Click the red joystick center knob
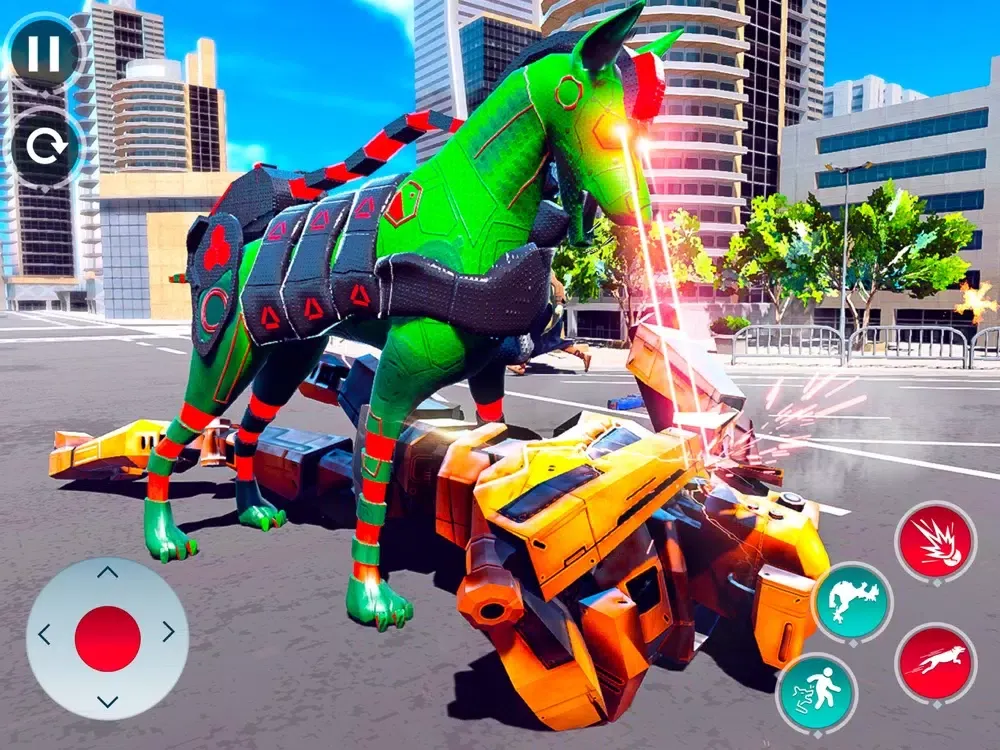 pos(107,638)
